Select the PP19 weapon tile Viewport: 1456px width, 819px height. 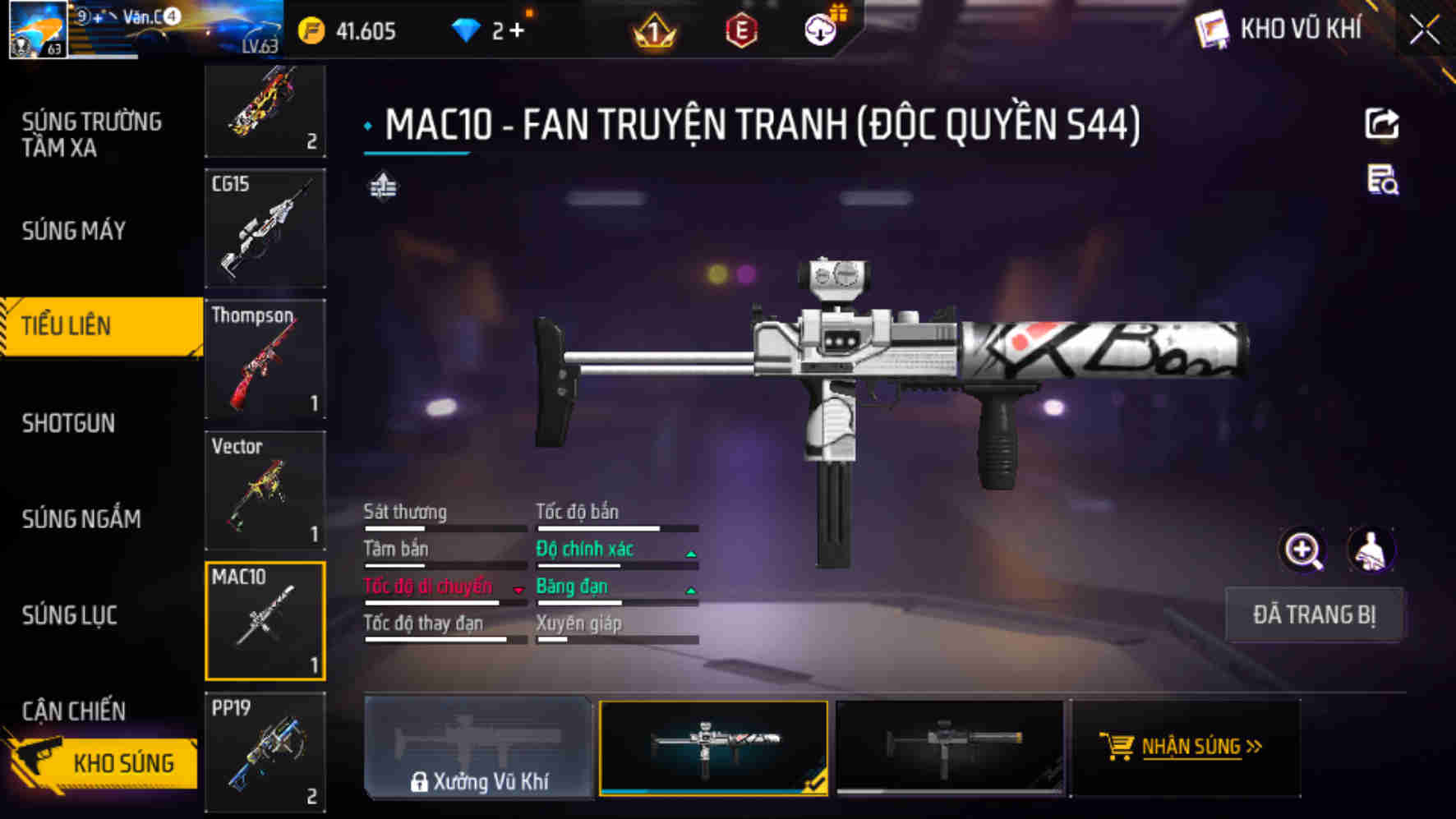coord(265,752)
